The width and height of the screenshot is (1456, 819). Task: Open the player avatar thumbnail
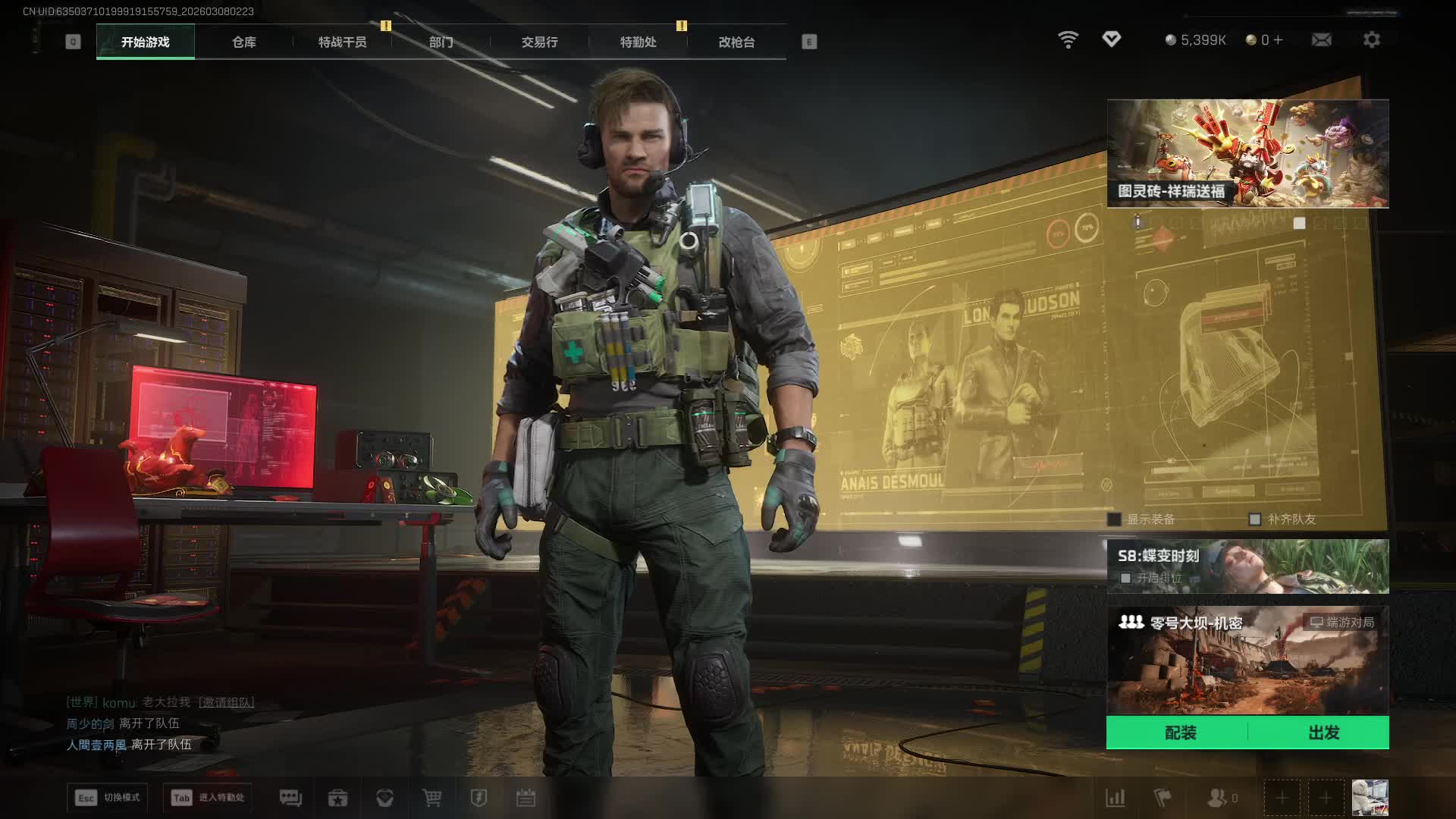pos(1370,798)
